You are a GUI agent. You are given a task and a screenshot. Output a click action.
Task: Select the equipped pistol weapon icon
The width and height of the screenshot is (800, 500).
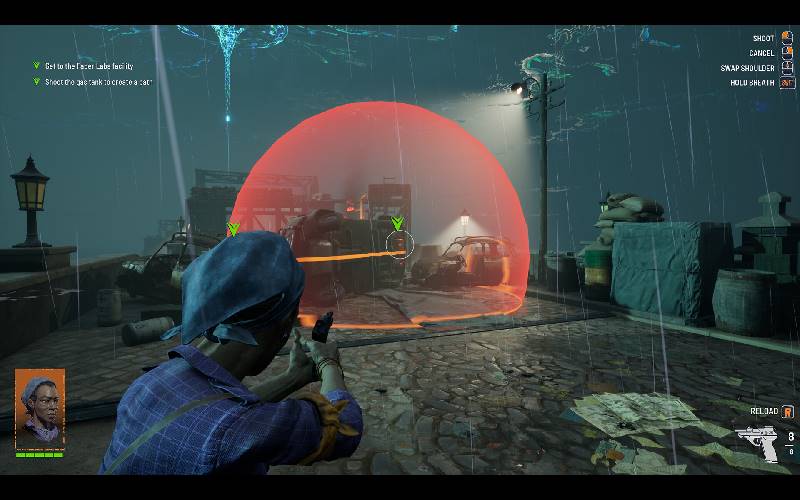click(757, 443)
